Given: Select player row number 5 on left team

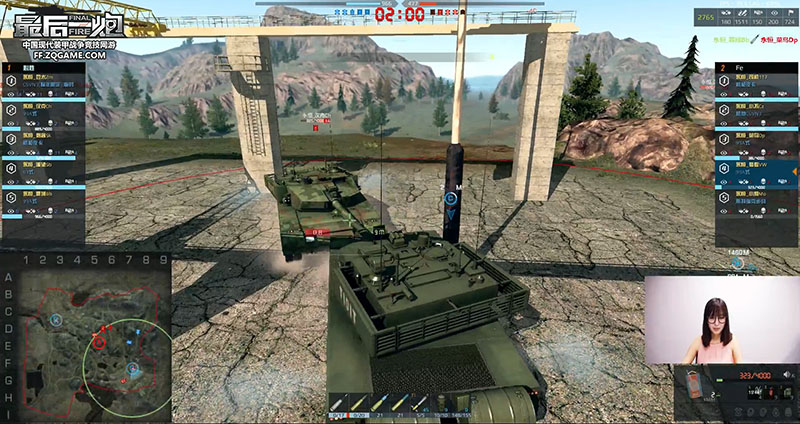Looking at the screenshot, I should pos(42,196).
